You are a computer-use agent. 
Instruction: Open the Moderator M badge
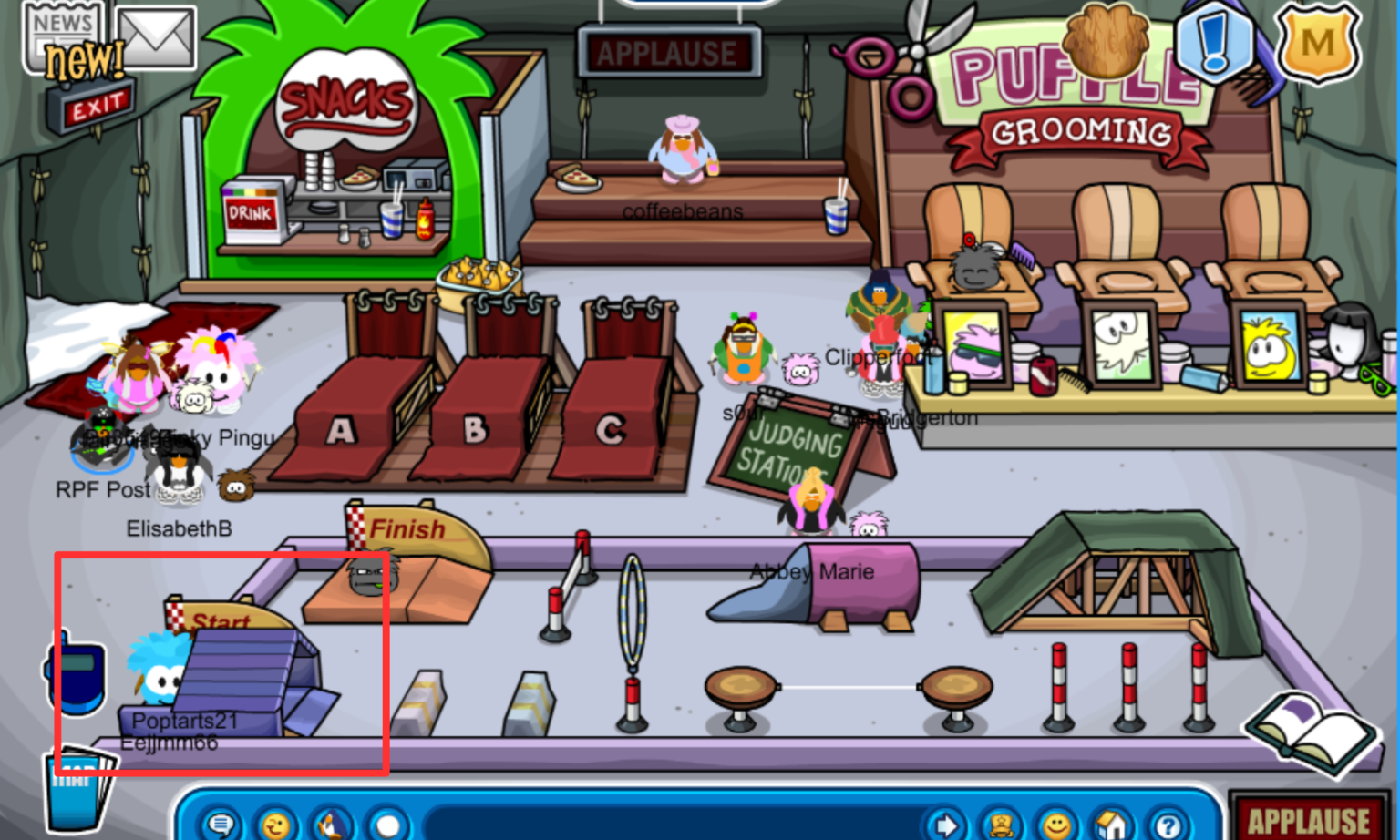[x=1316, y=41]
